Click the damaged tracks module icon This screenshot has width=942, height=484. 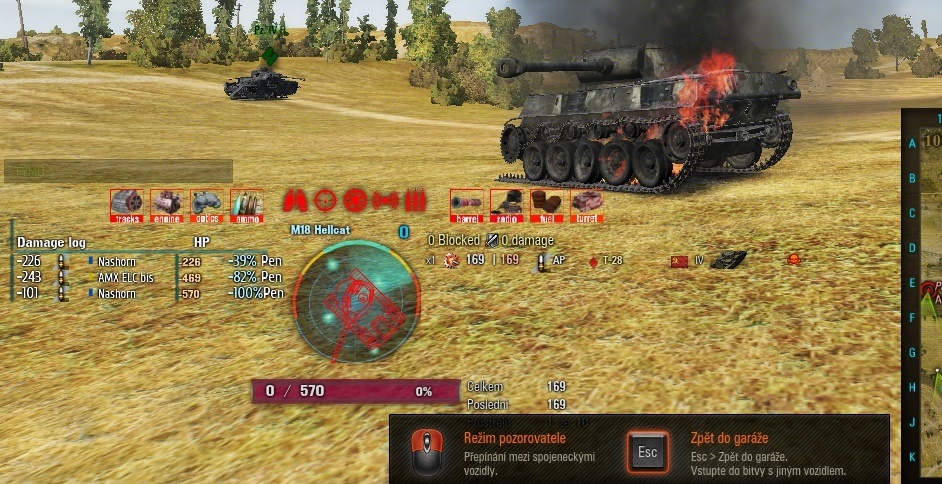pyautogui.click(x=127, y=204)
